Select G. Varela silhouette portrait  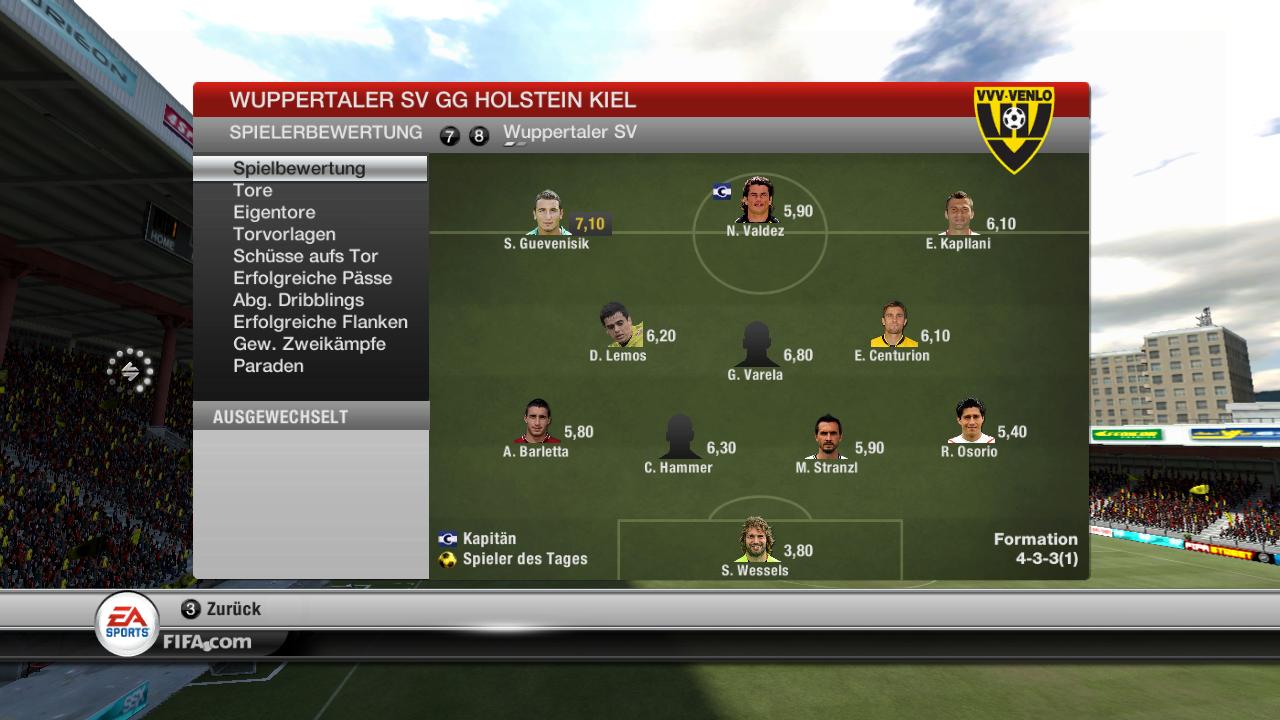756,345
